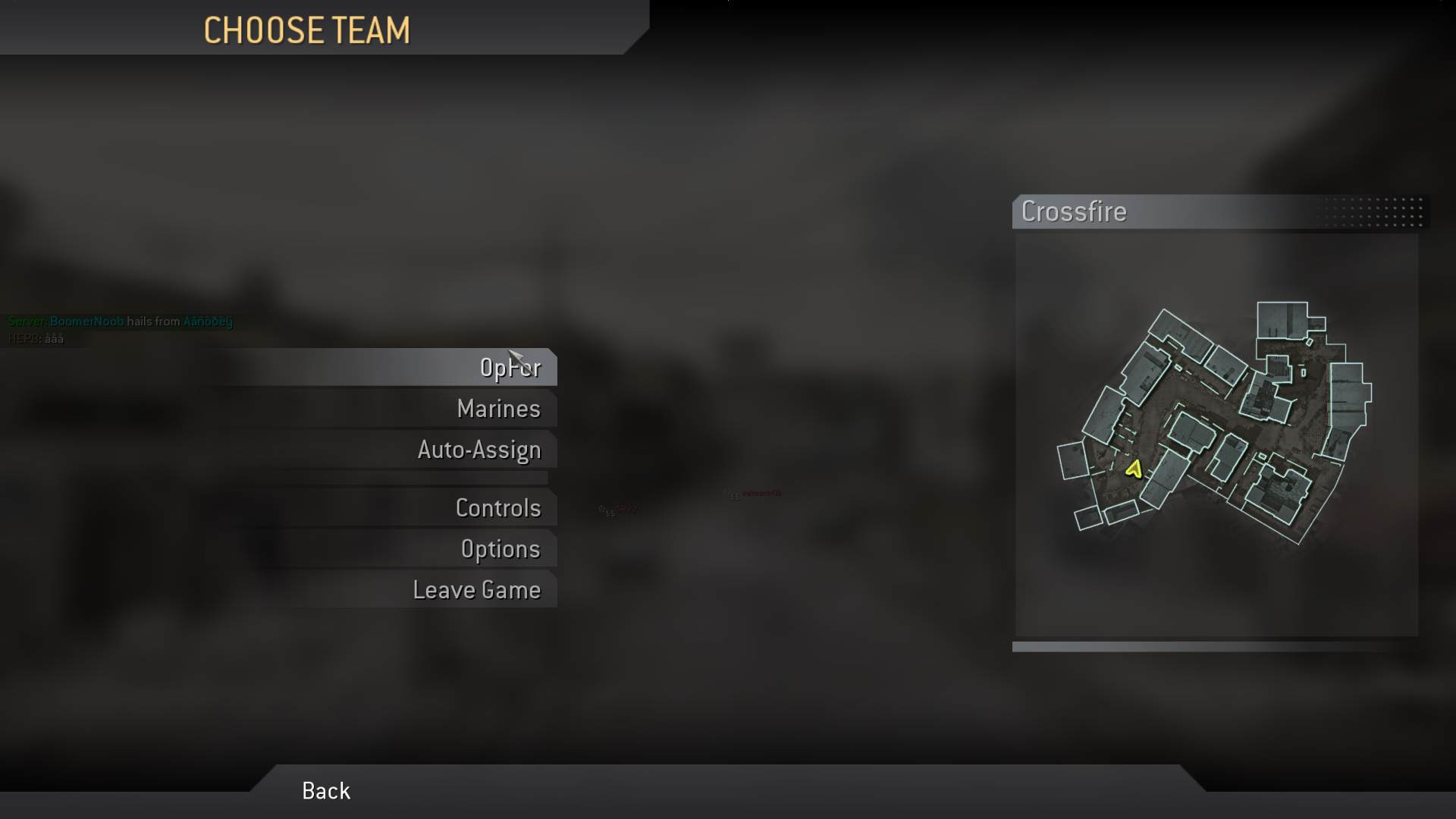
Task: Click the cursor-highlighted OpFor row
Action: pyautogui.click(x=511, y=367)
